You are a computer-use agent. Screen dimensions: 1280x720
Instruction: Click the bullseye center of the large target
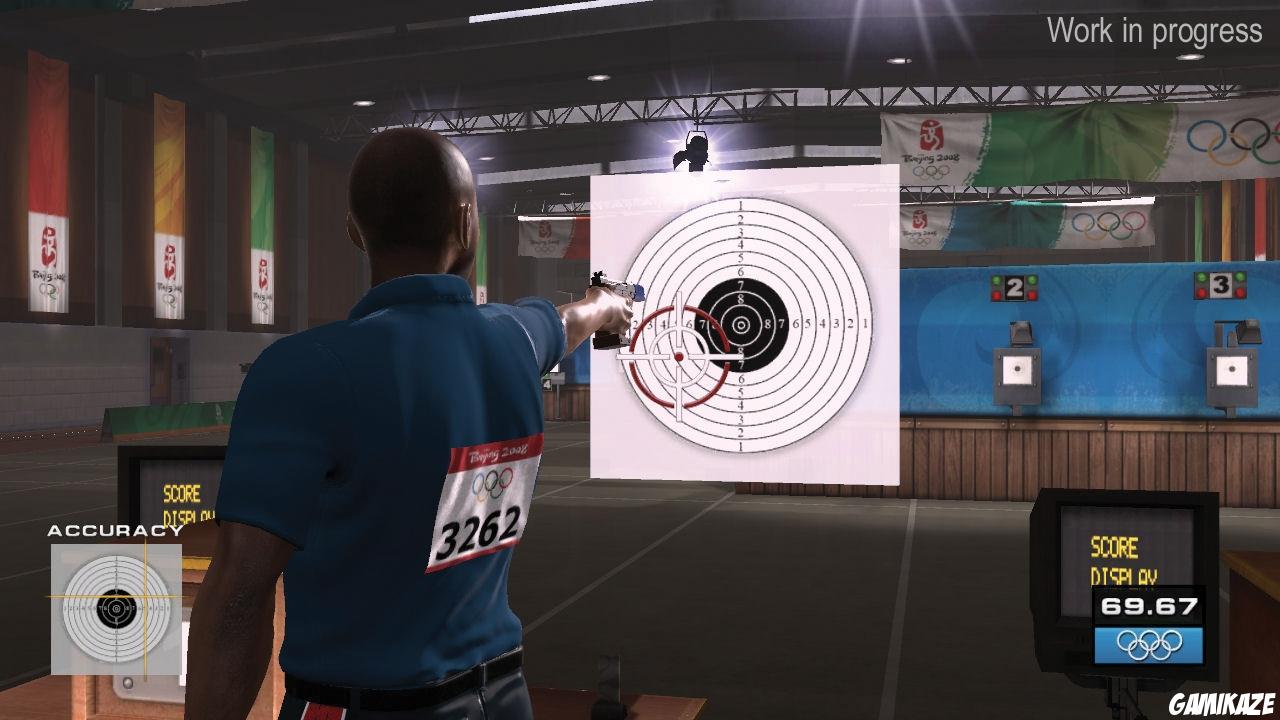(x=742, y=325)
